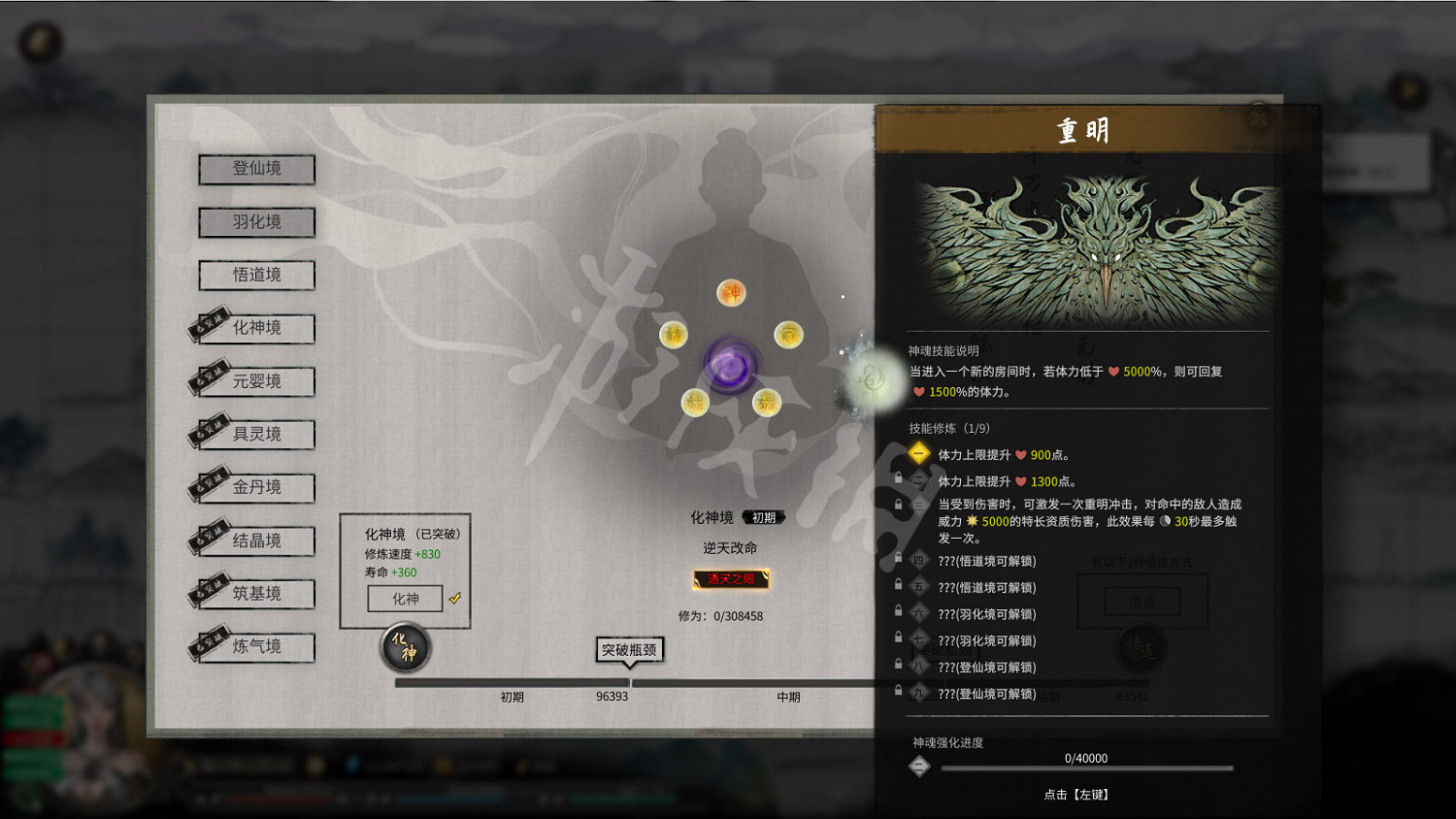The height and width of the screenshot is (819, 1456).
Task: Click the glowing rune orb right of the circle
Action: tap(869, 377)
